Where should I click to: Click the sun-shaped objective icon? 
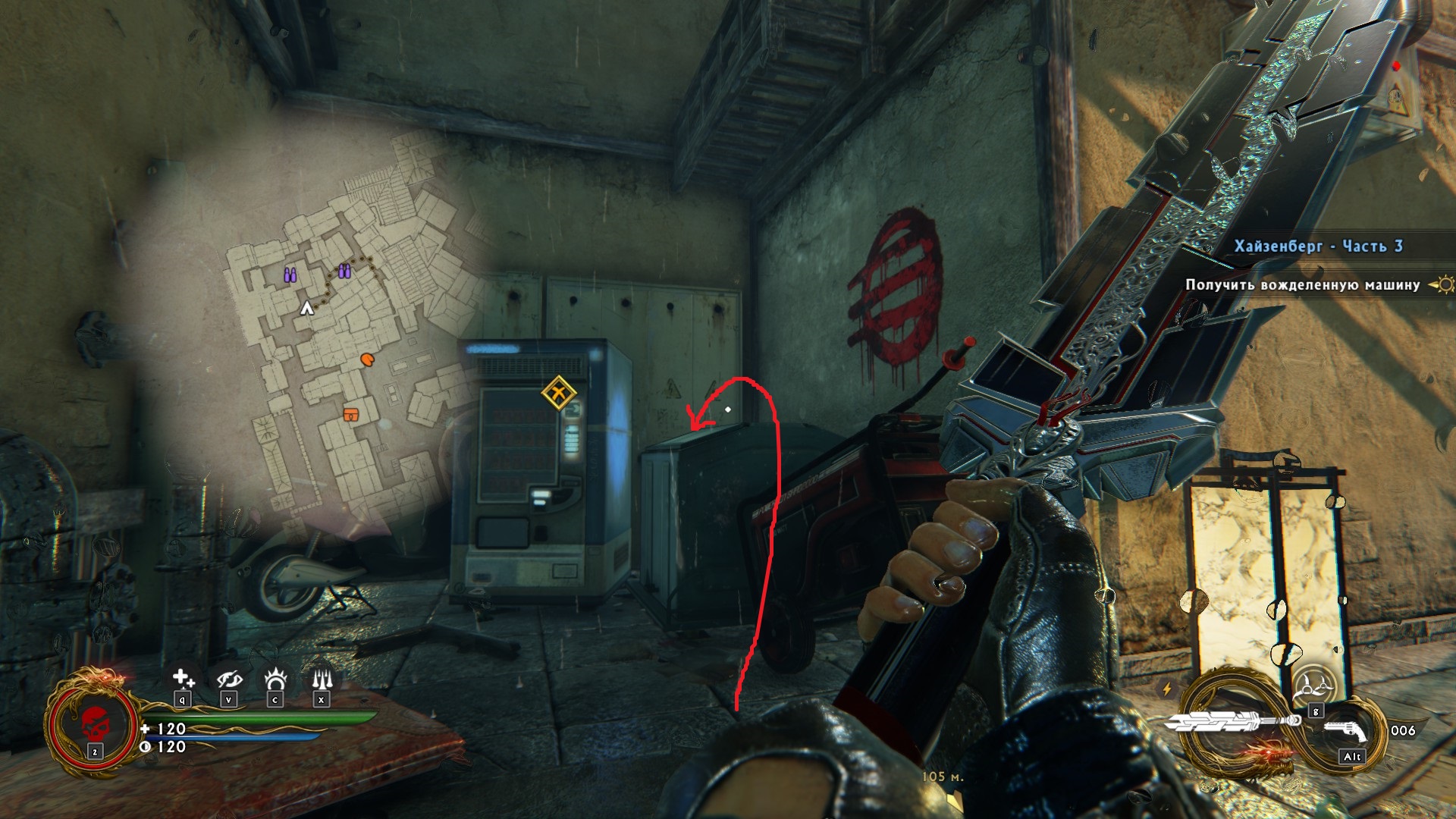(x=1443, y=285)
